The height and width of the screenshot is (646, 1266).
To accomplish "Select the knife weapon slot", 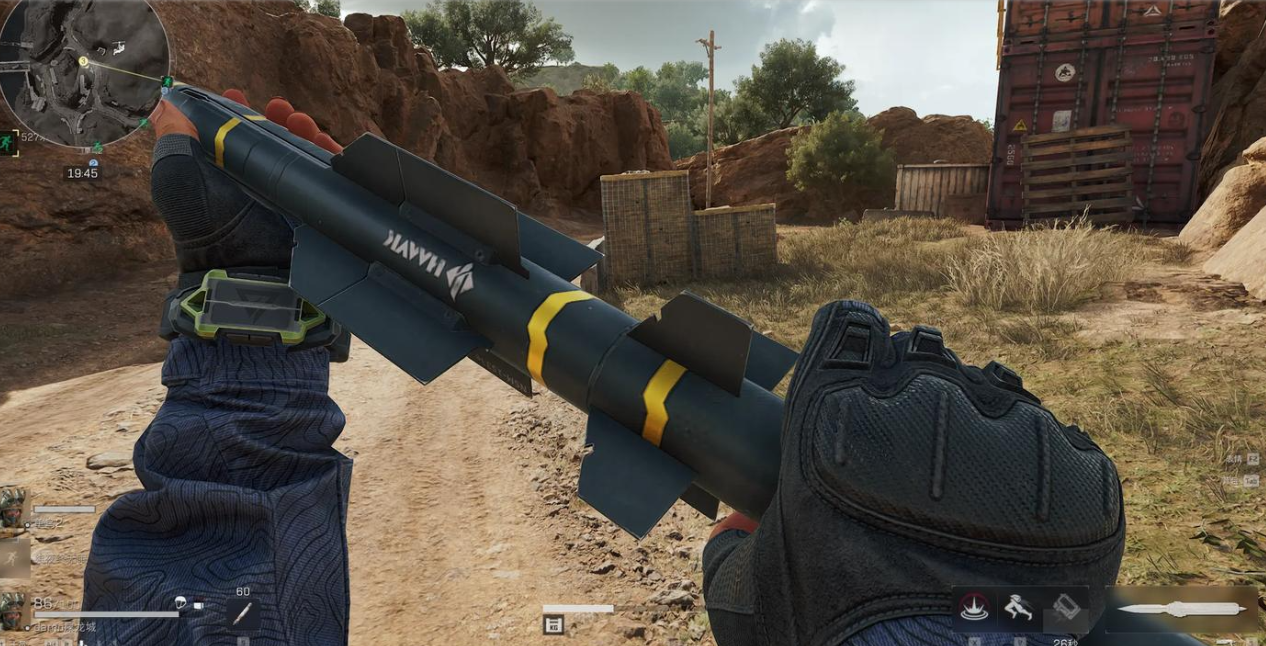I will click(1182, 608).
